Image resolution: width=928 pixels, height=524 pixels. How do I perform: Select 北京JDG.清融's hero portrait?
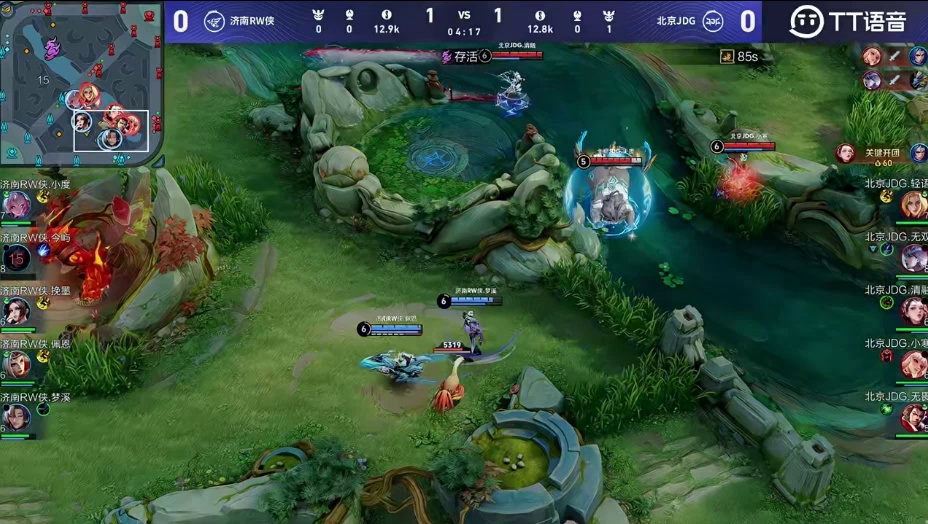[x=913, y=311]
